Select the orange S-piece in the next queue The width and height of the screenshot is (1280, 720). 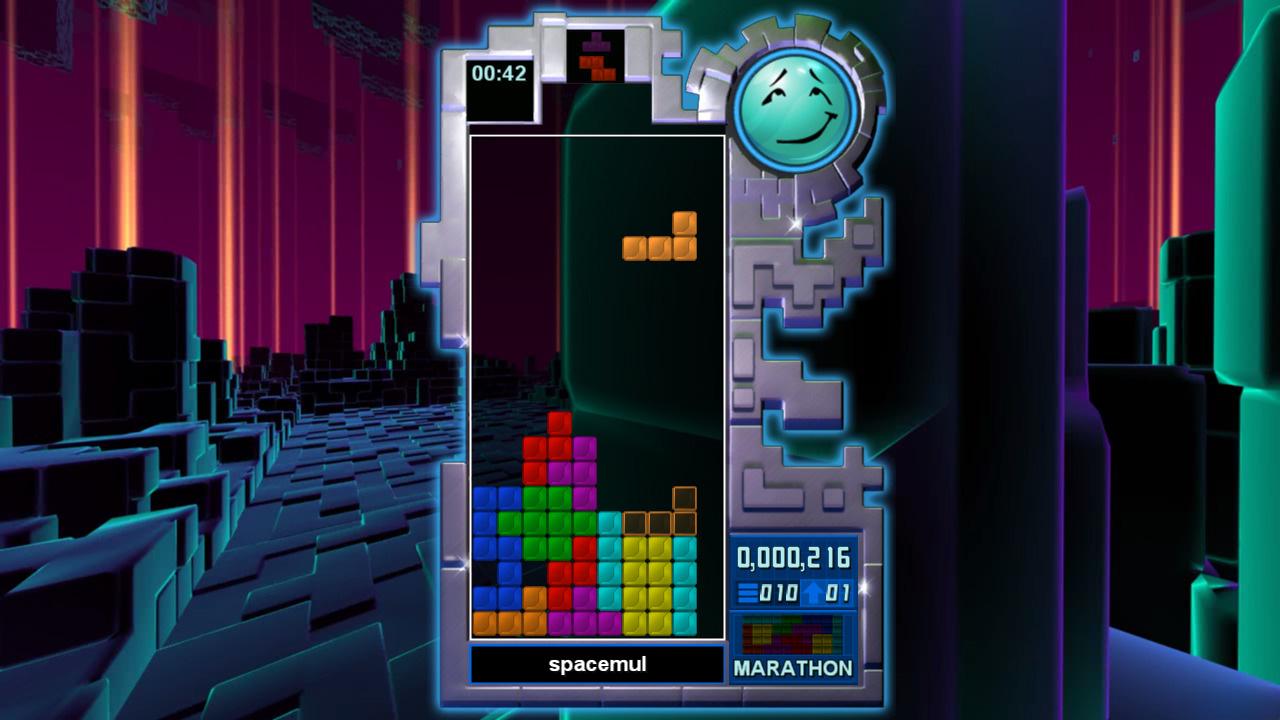[598, 69]
